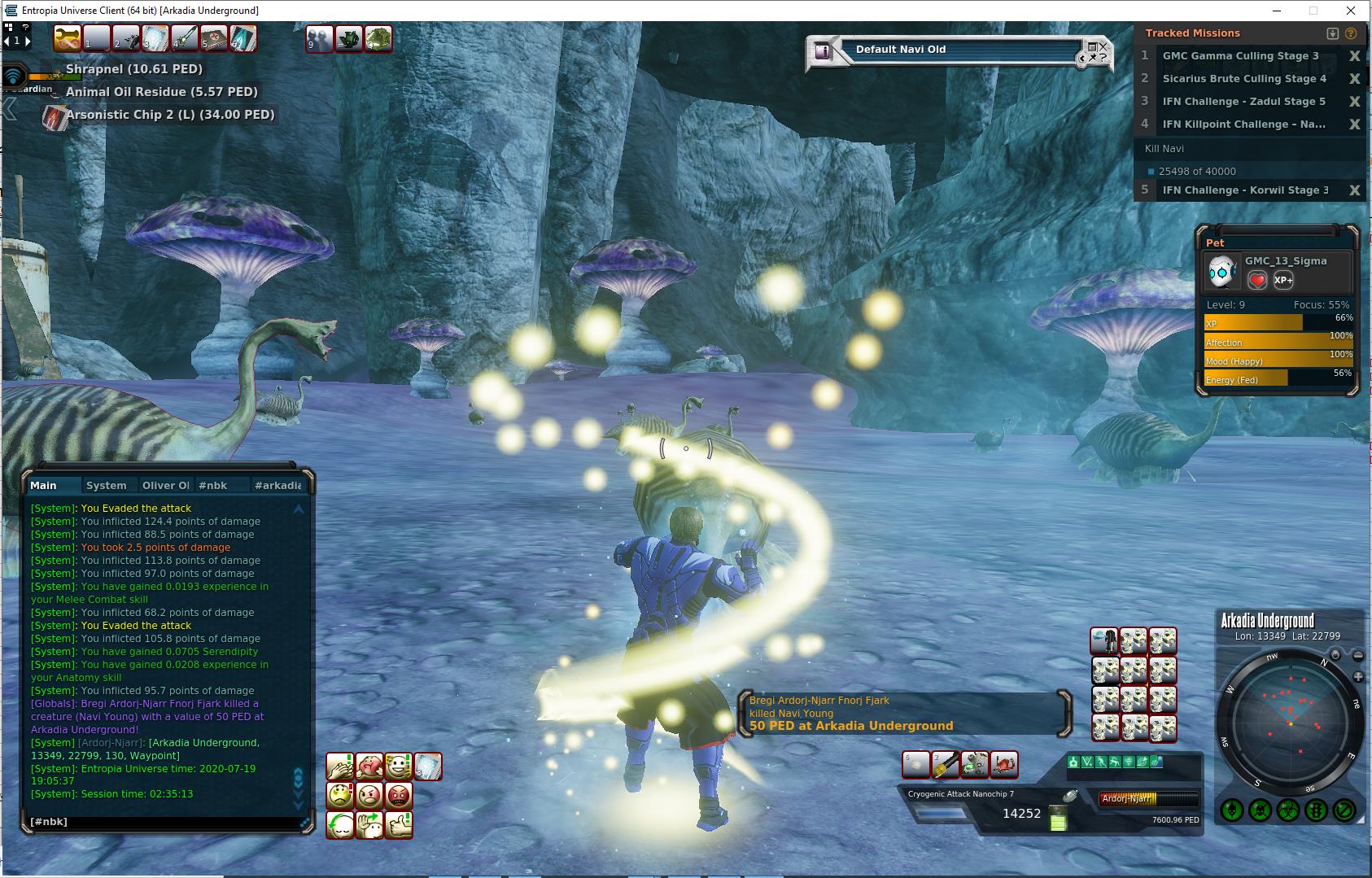Play the applause clapping hands emote
This screenshot has width=1372, height=878.
click(340, 767)
